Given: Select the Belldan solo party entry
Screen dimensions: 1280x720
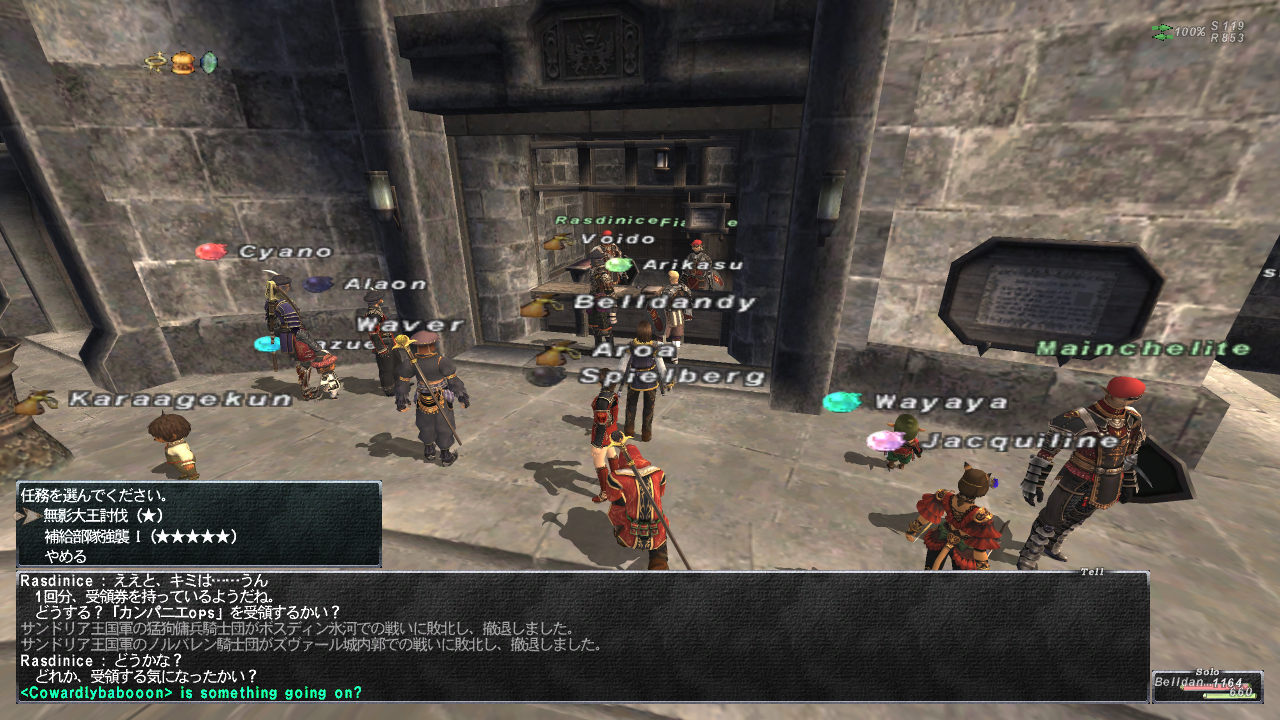Looking at the screenshot, I should click(x=1206, y=686).
